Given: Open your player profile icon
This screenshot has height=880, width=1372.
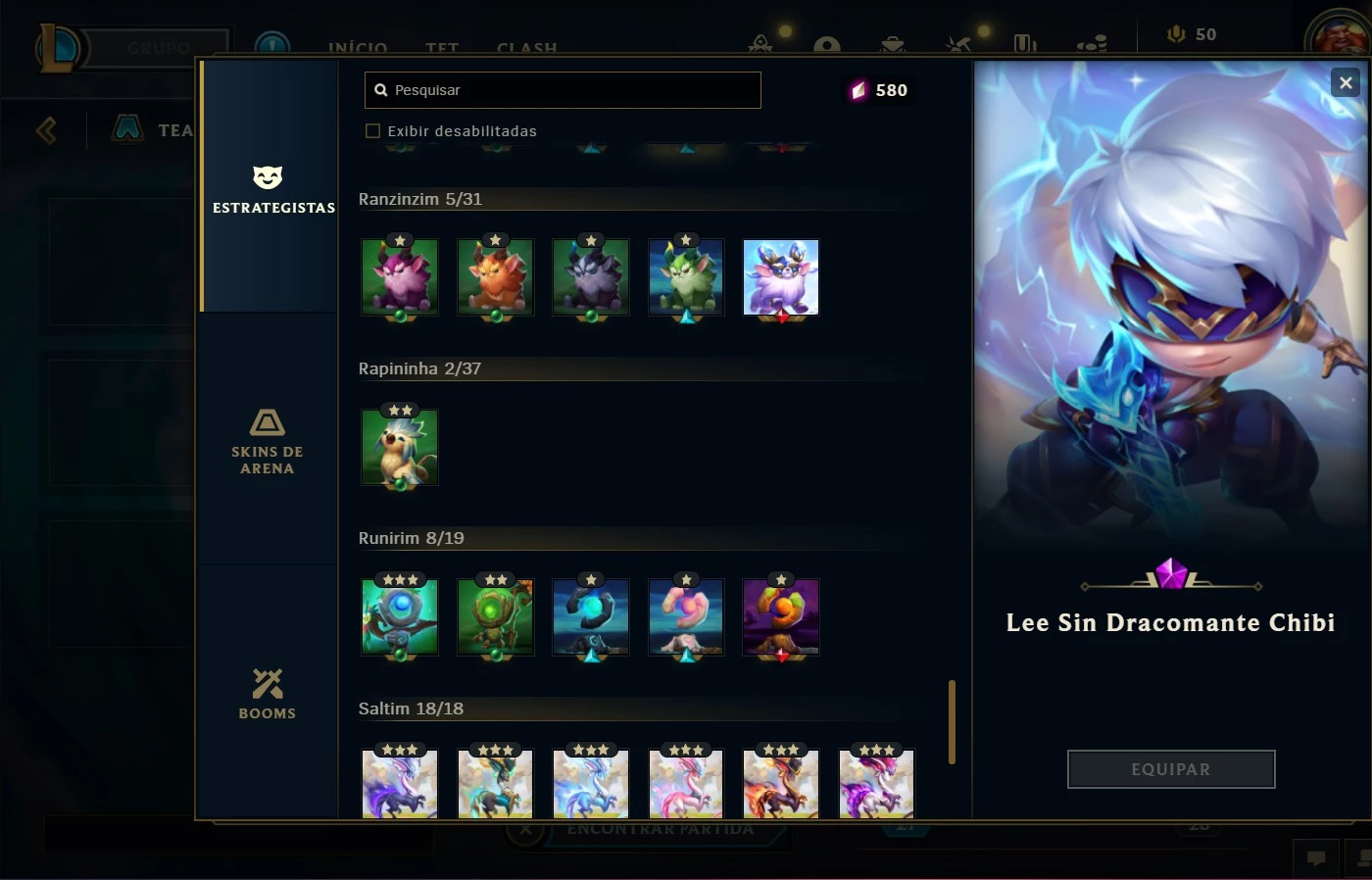Looking at the screenshot, I should click(x=826, y=44).
